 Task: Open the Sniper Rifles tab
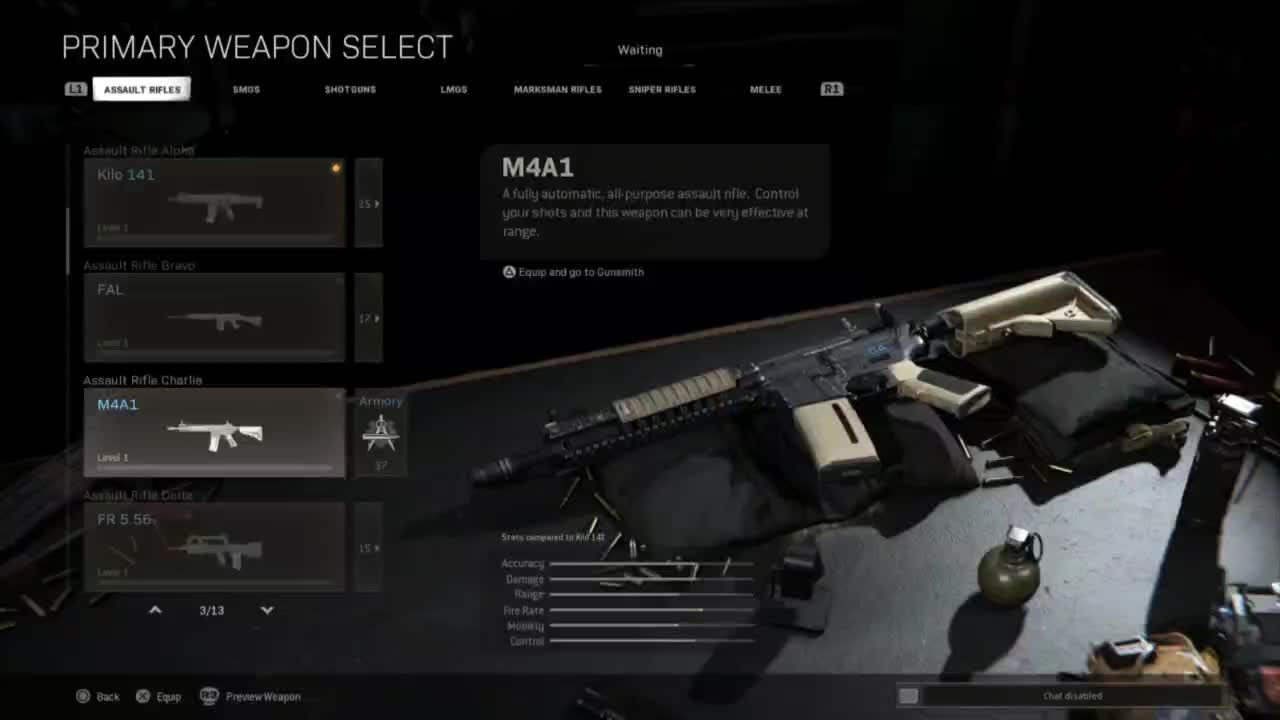tap(662, 89)
